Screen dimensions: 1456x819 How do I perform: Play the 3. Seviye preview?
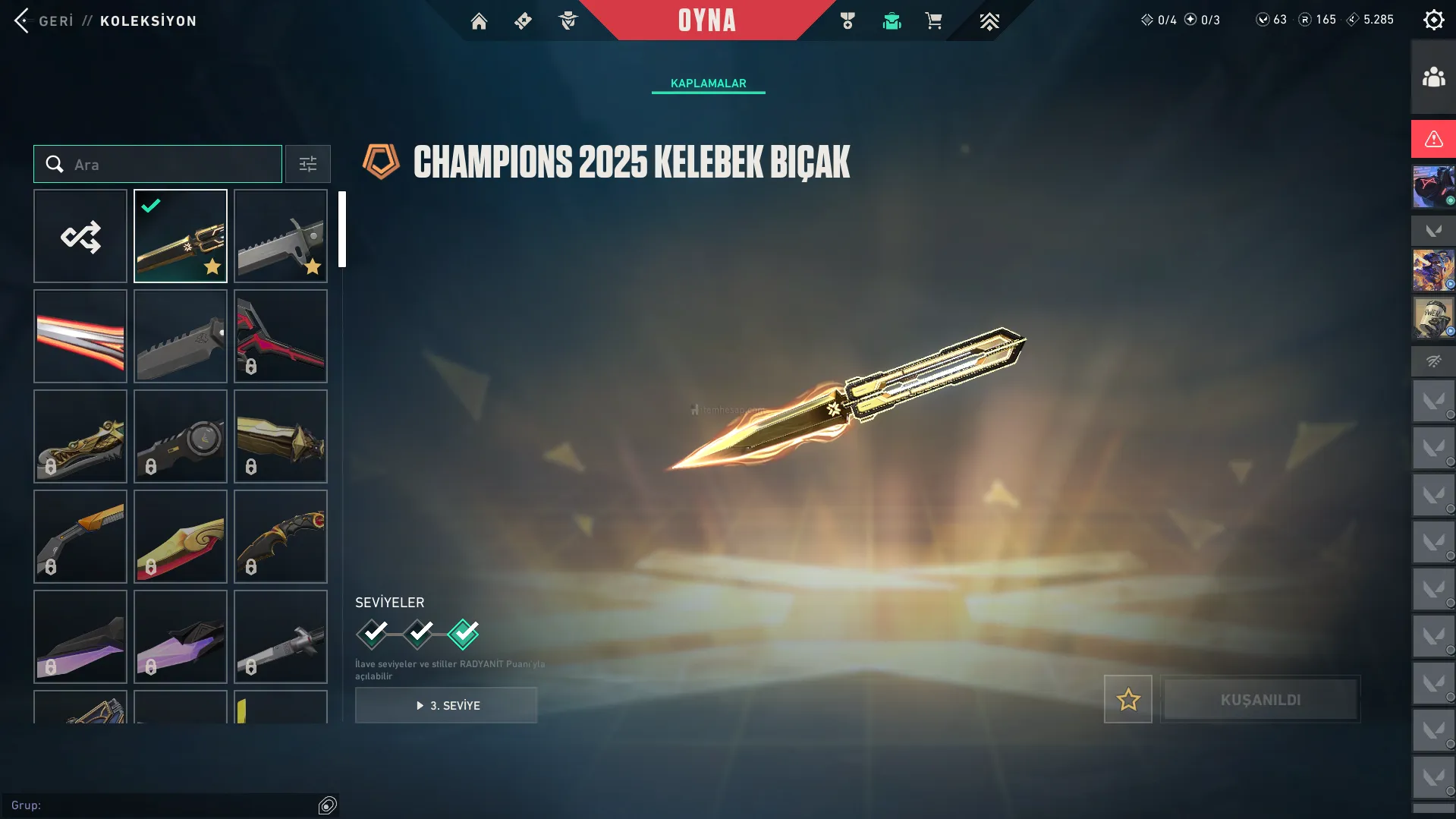click(446, 705)
